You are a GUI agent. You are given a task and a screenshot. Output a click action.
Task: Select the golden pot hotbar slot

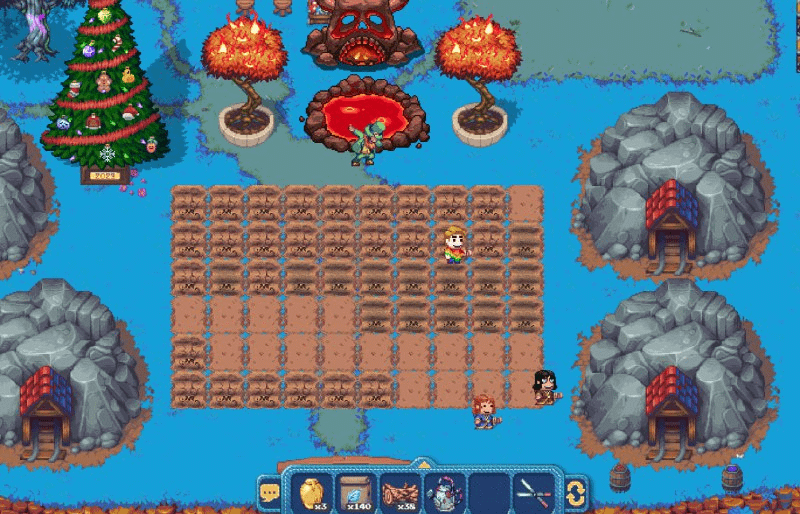pos(311,492)
